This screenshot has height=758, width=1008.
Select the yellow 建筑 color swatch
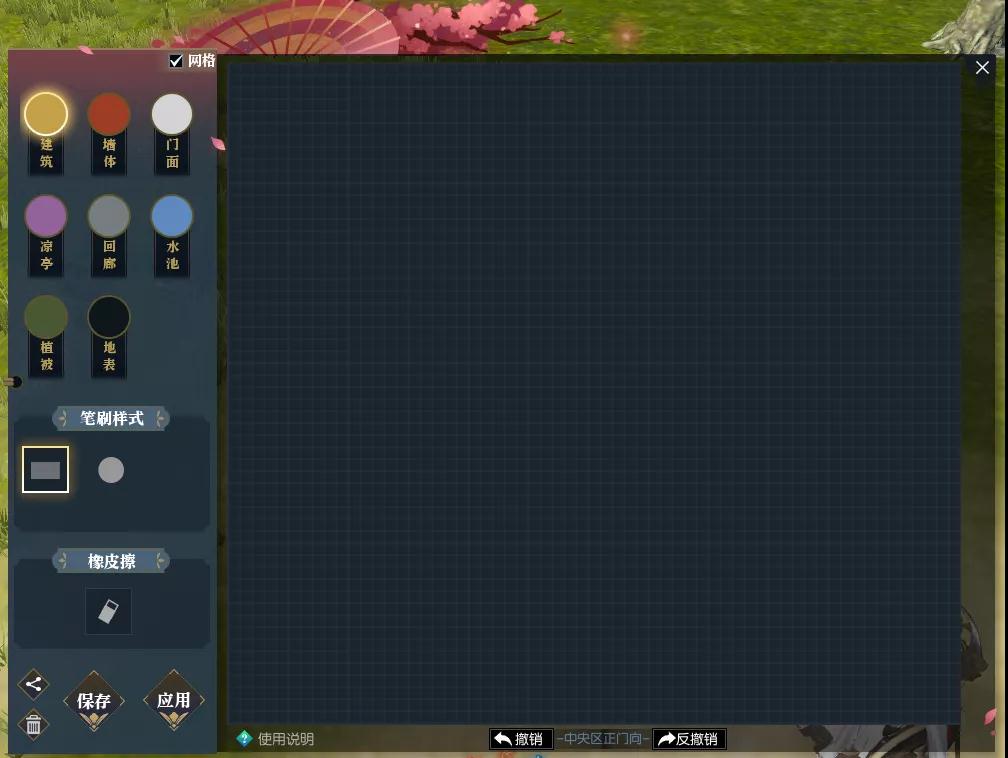46,114
